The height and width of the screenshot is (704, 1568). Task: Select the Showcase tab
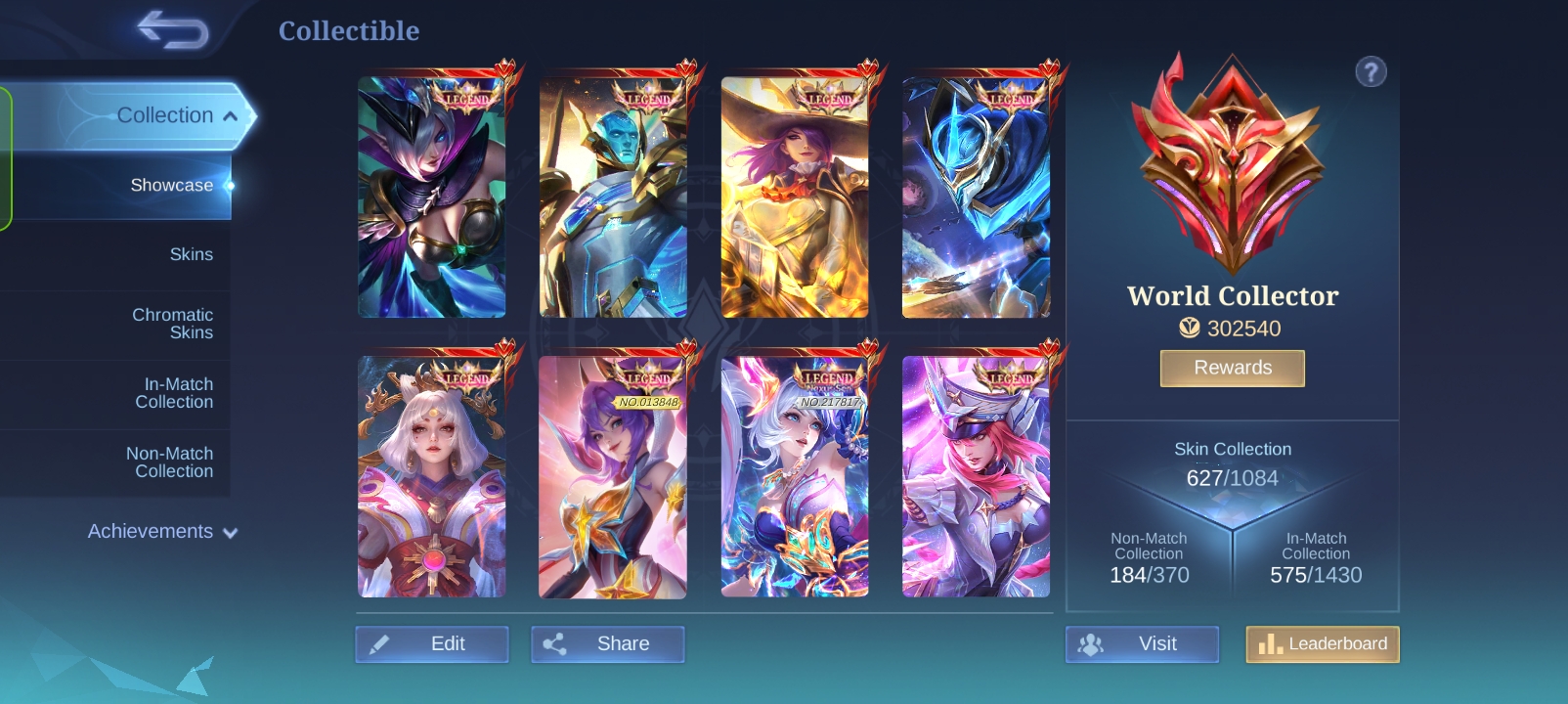[x=171, y=185]
